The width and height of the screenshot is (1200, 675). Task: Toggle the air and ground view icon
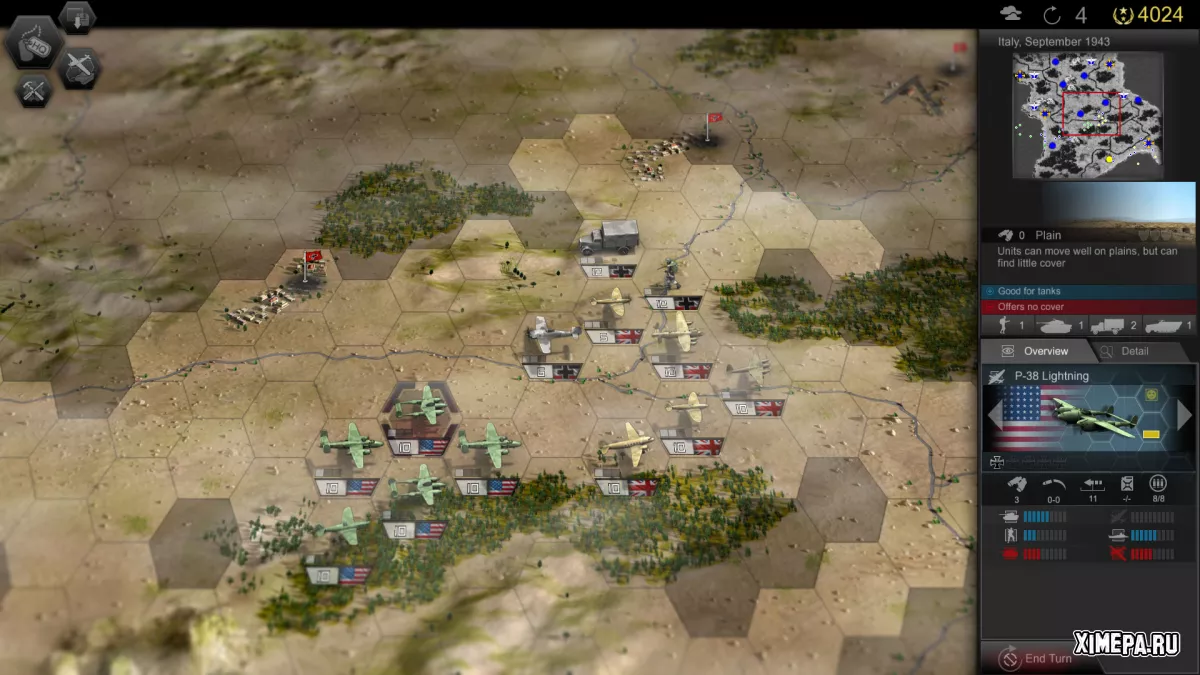pos(79,67)
